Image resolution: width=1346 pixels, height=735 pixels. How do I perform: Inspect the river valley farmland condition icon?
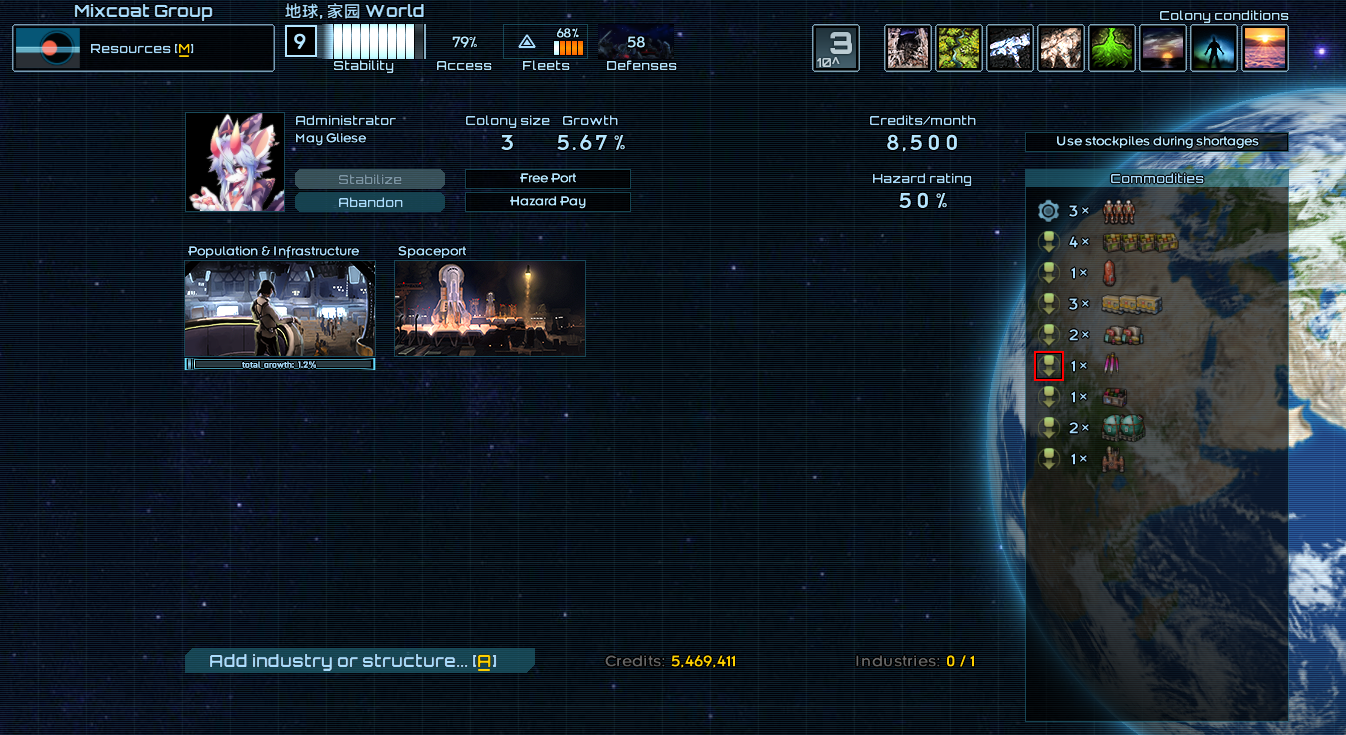coord(959,48)
